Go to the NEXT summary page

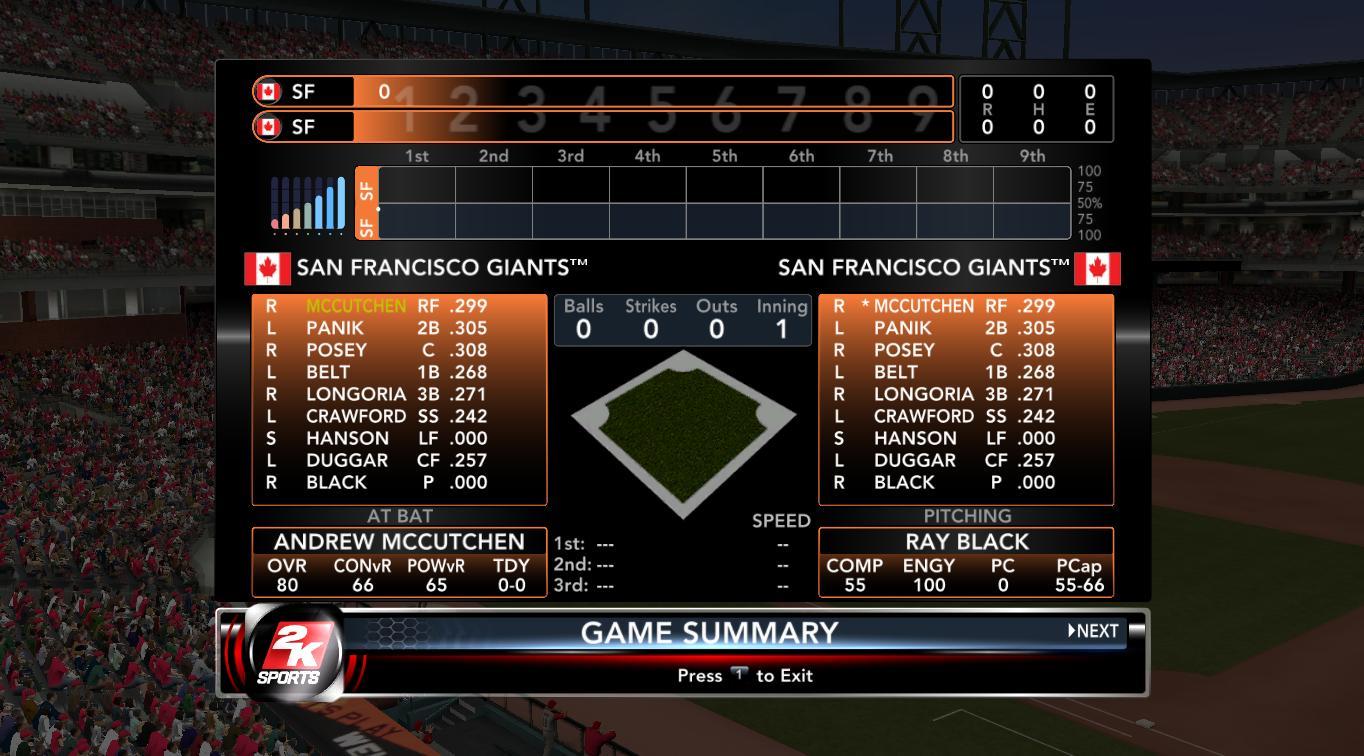point(1093,631)
